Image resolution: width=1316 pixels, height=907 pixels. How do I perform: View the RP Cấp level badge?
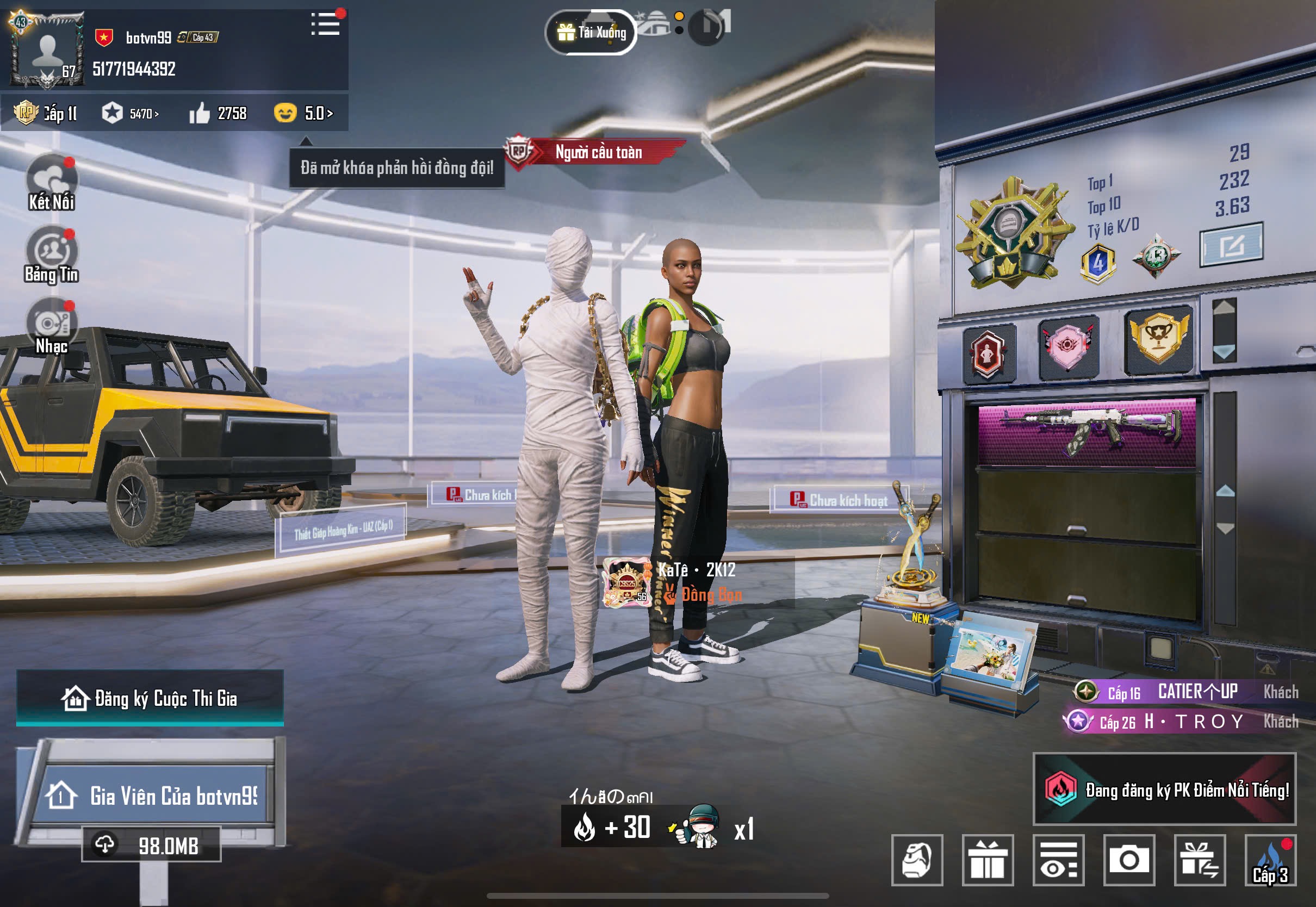tap(46, 113)
